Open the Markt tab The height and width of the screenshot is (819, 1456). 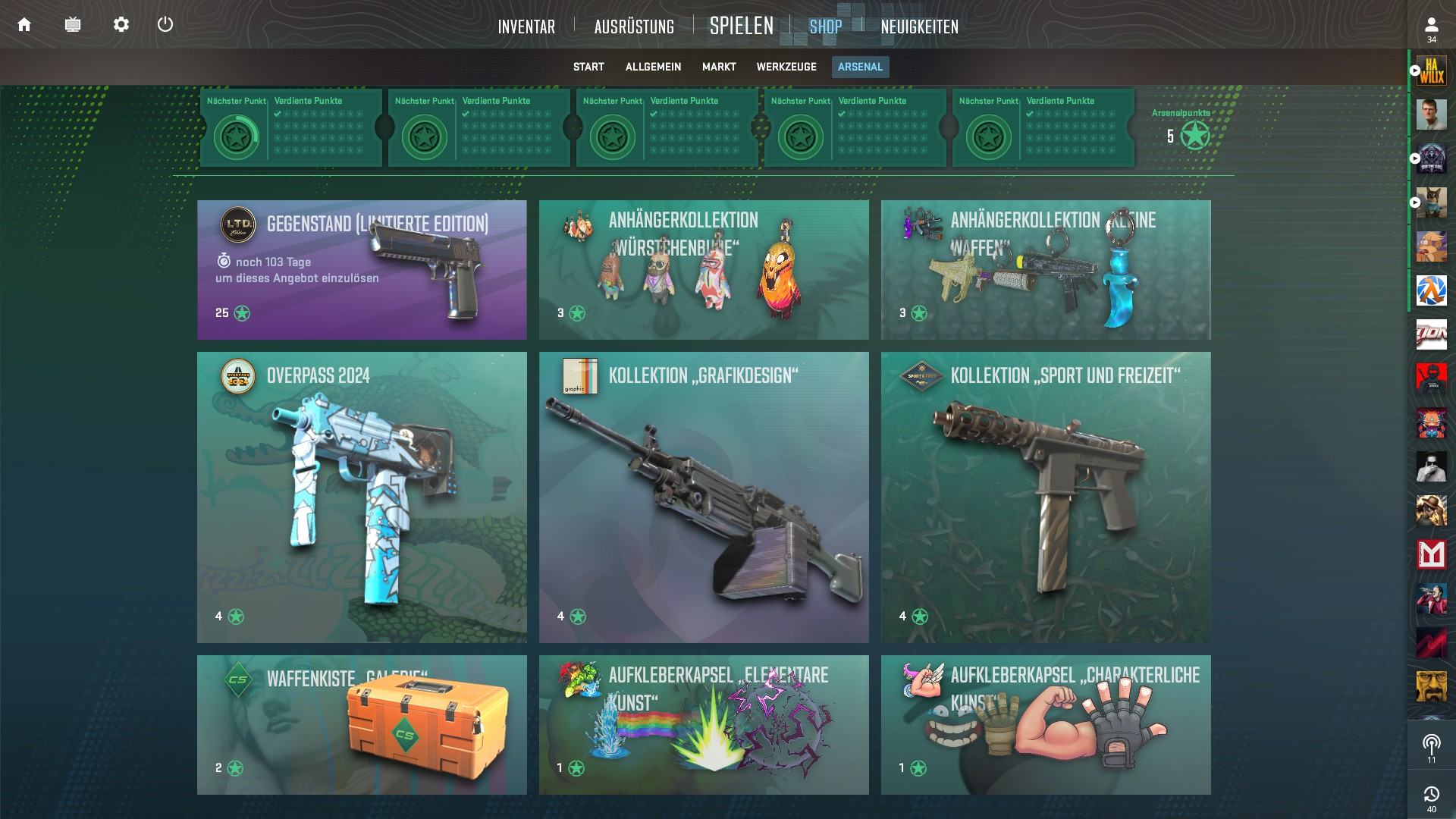coord(719,67)
